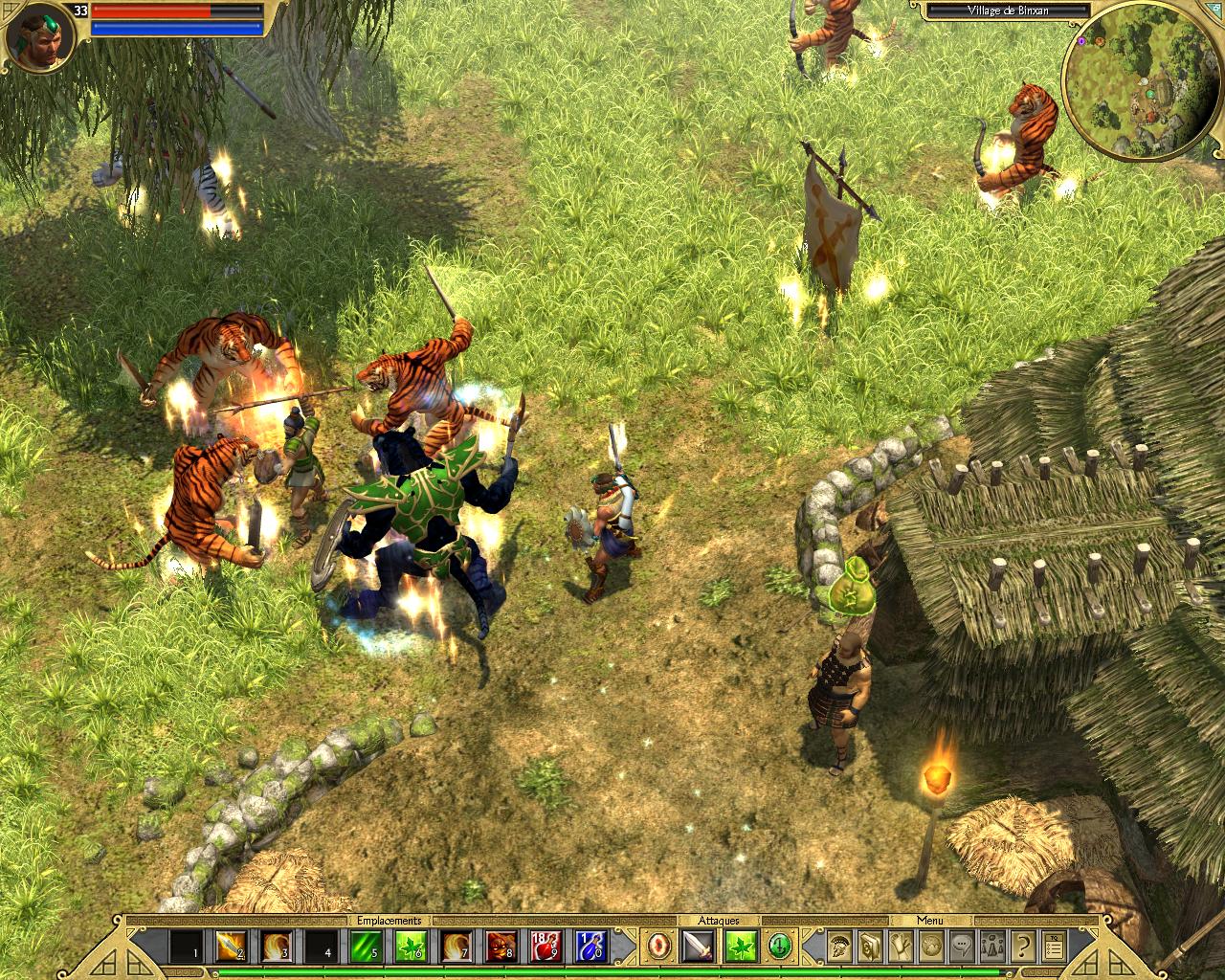
Task: Open the chat speech-bubble icon
Action: [x=962, y=947]
